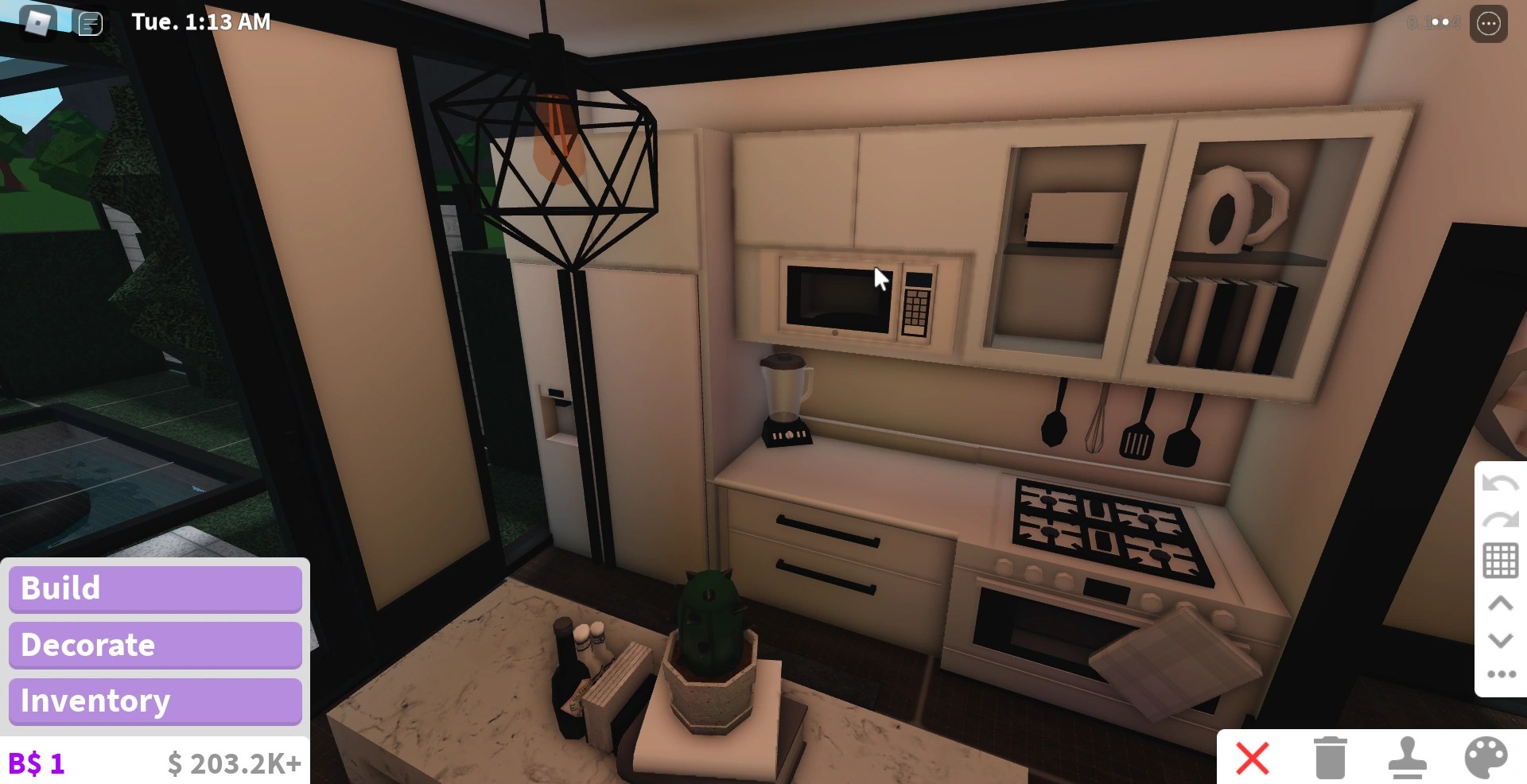
Task: Click the Inventory button
Action: coord(155,701)
